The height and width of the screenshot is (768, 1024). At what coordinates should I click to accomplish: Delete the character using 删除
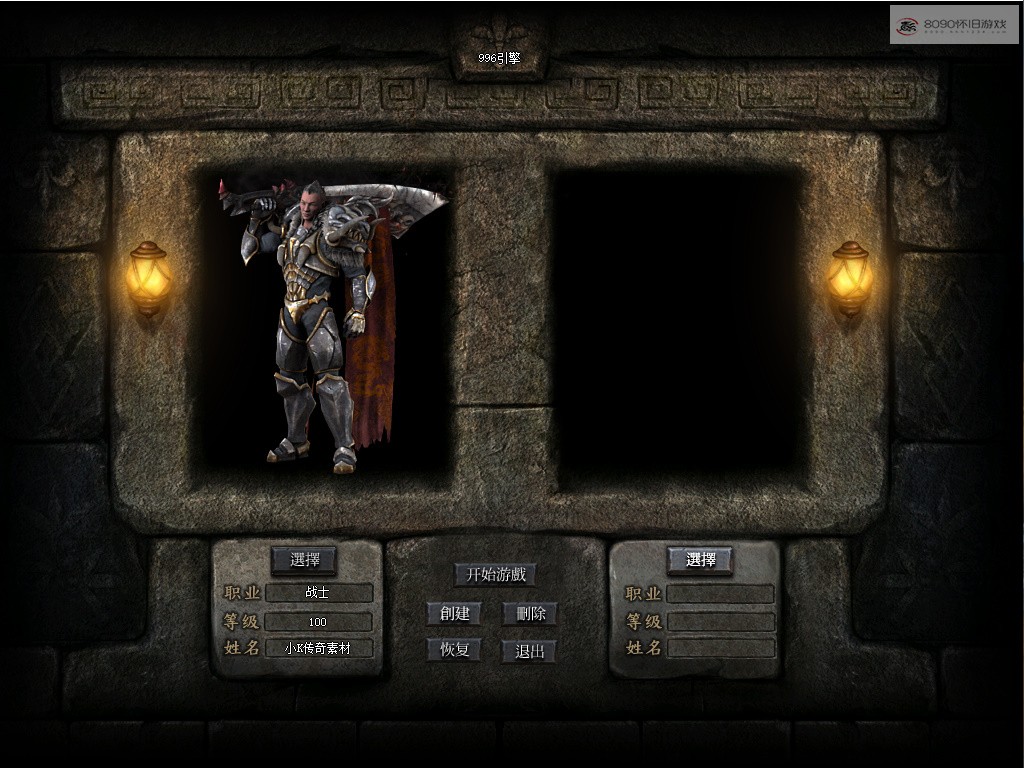click(x=530, y=613)
